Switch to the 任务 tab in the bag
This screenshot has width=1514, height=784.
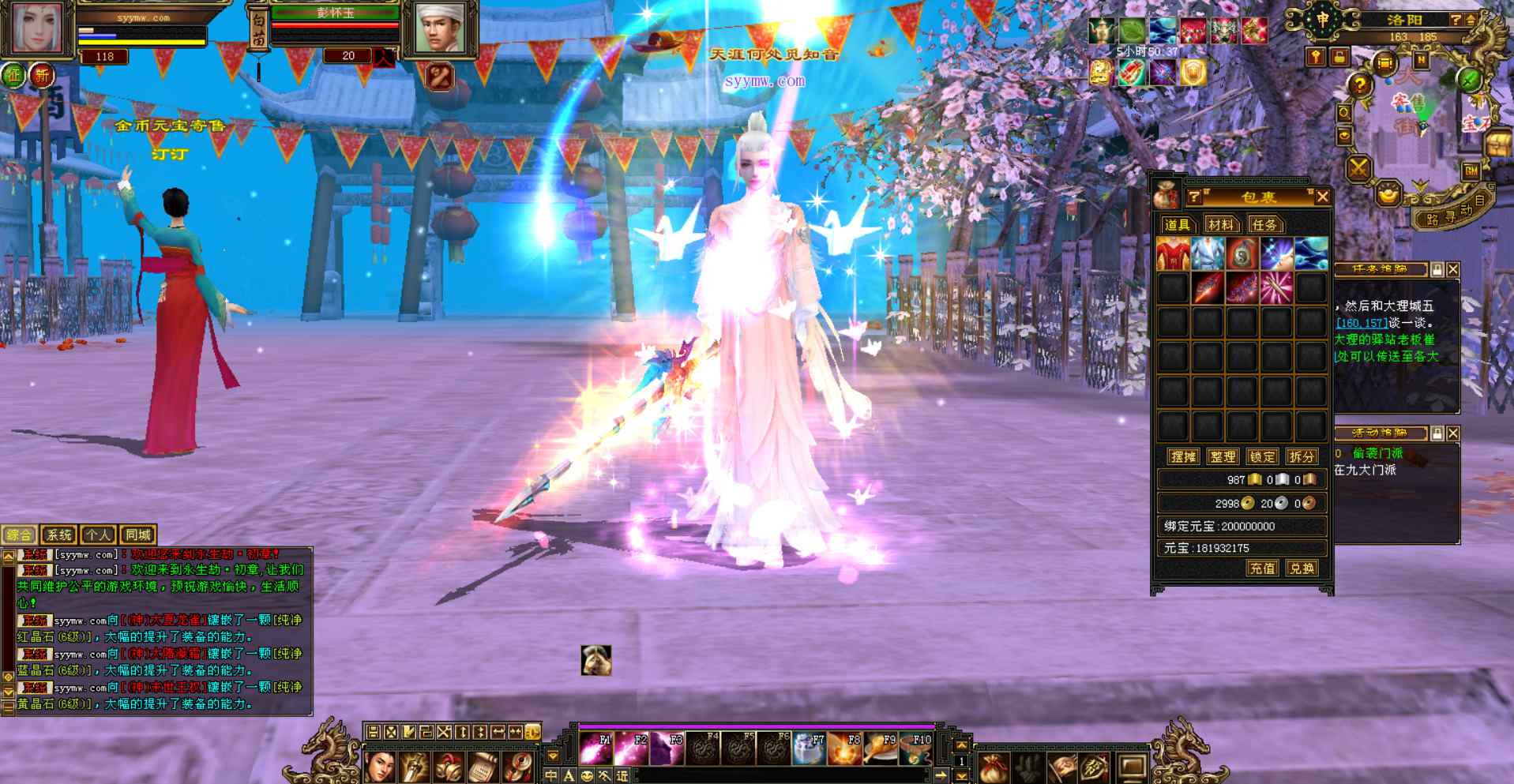coord(1264,225)
